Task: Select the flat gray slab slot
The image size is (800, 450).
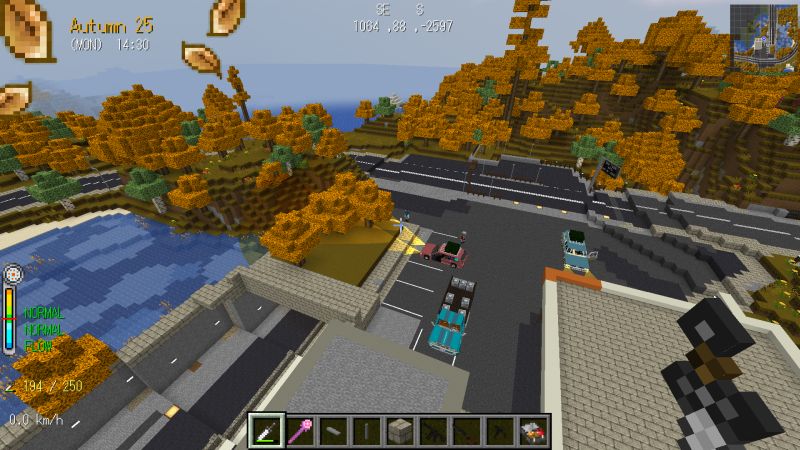Action: pos(334,431)
